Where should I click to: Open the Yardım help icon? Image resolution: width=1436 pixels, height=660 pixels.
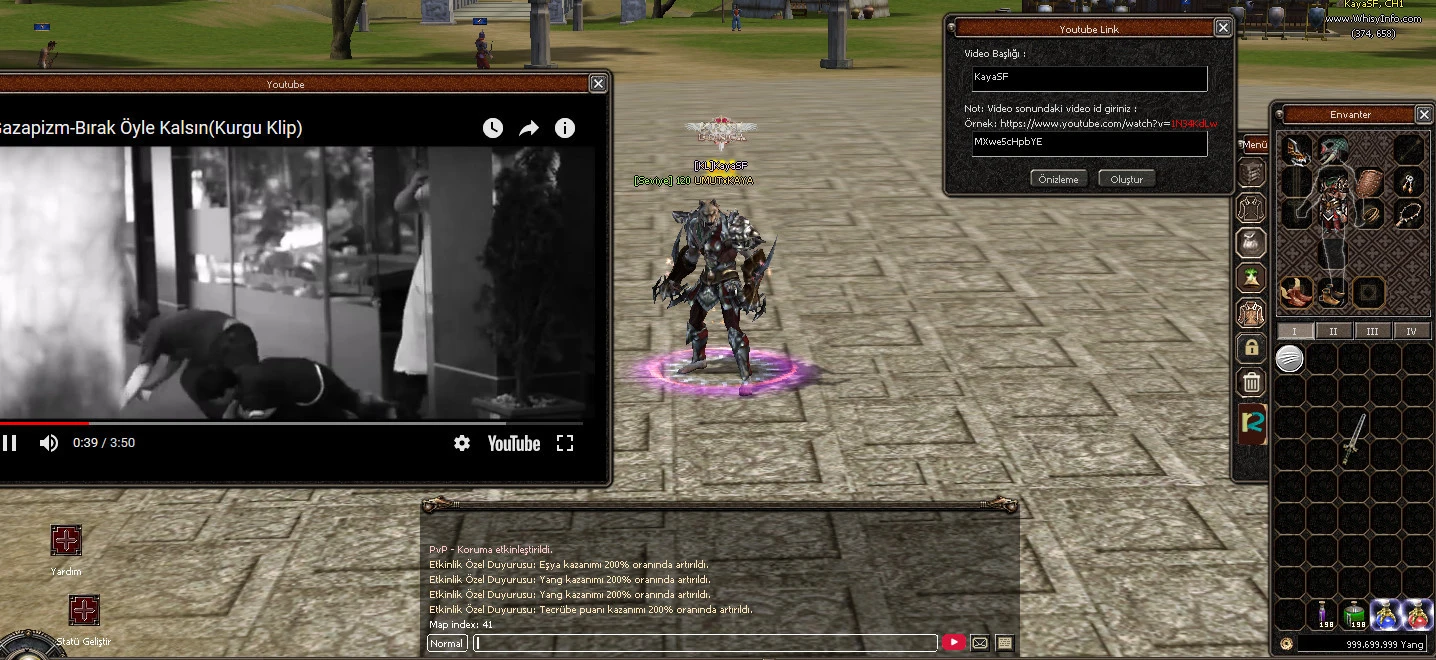(66, 541)
